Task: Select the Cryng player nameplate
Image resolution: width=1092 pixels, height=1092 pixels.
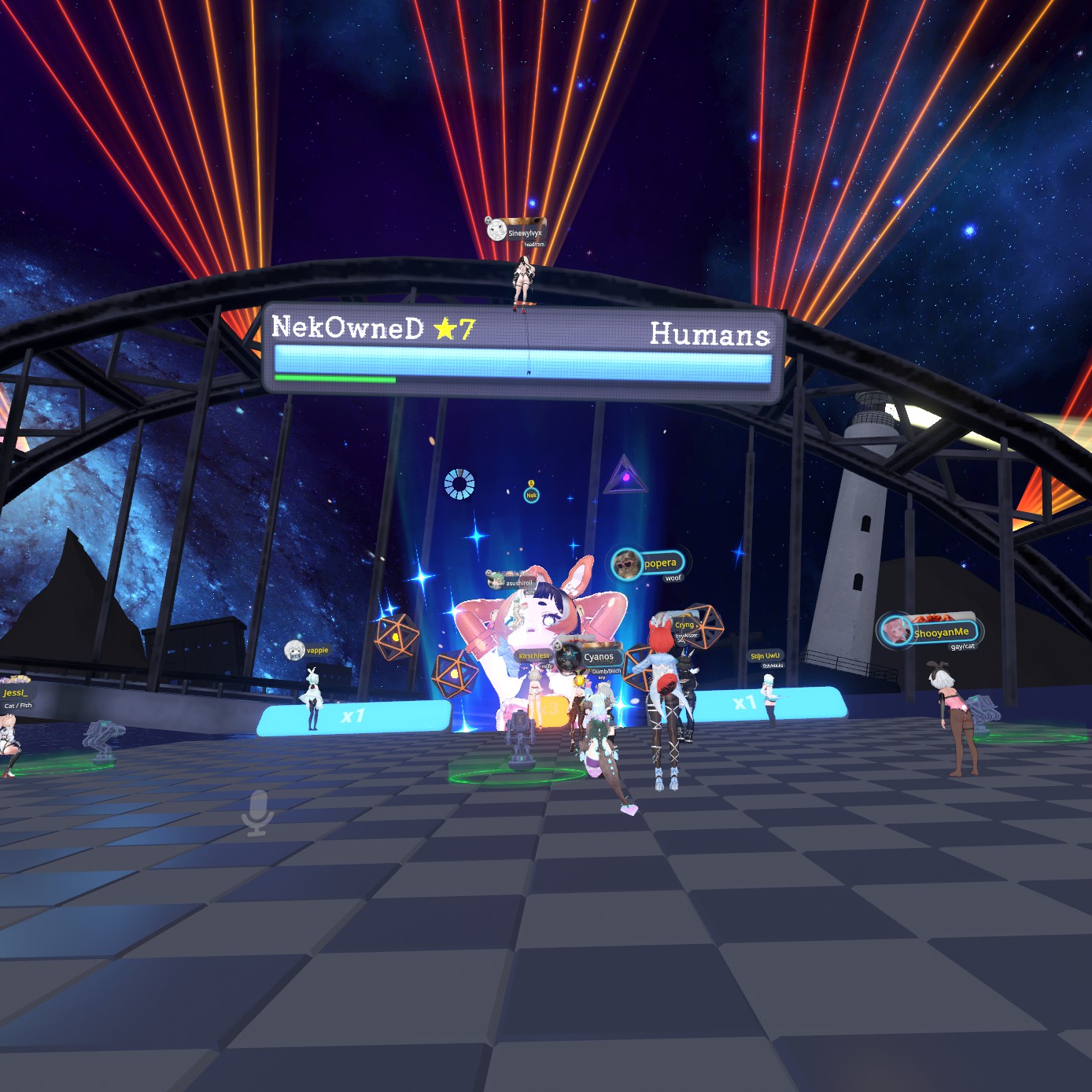Action: pos(684,625)
